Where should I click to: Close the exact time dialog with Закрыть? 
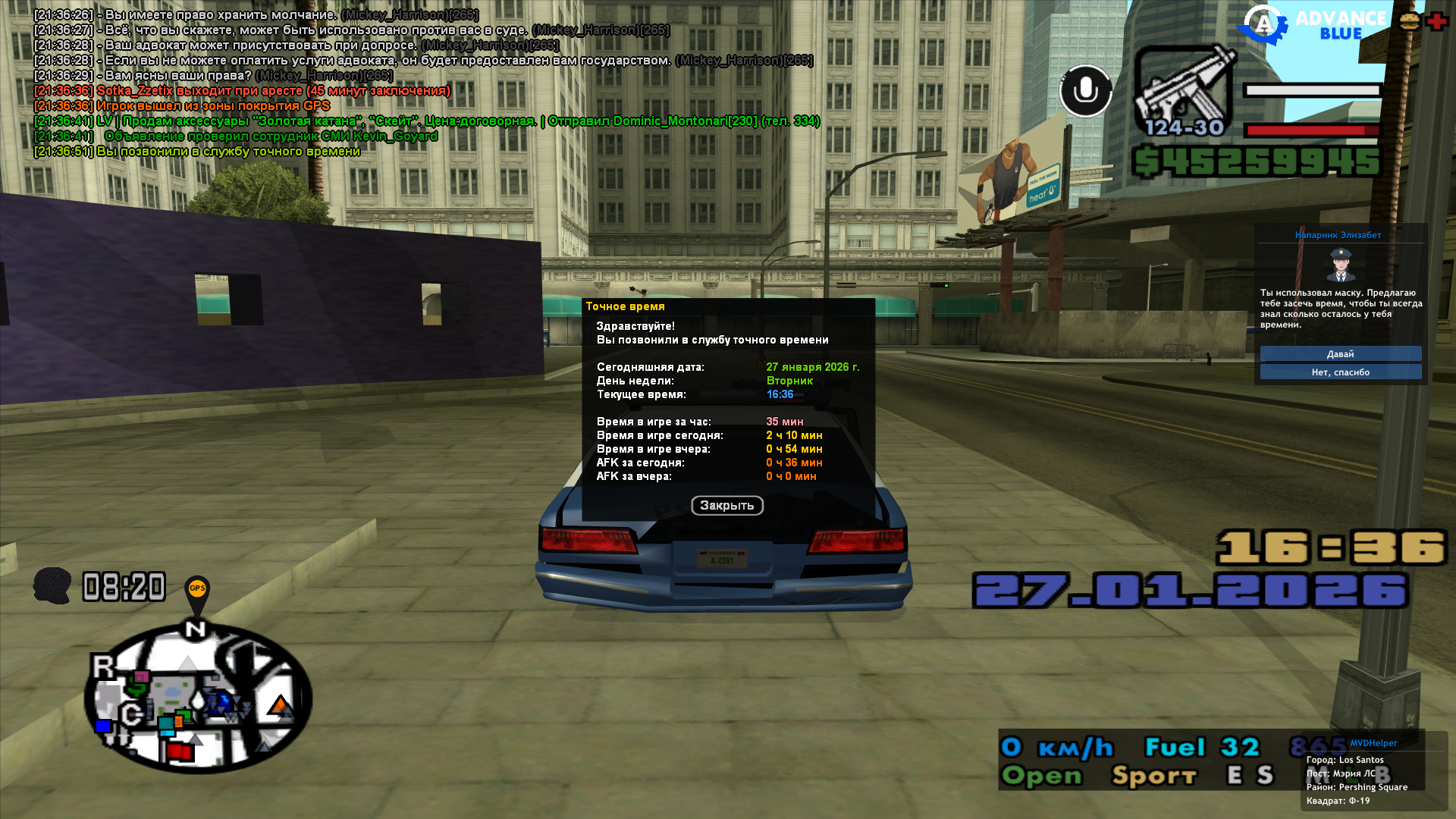pyautogui.click(x=726, y=505)
